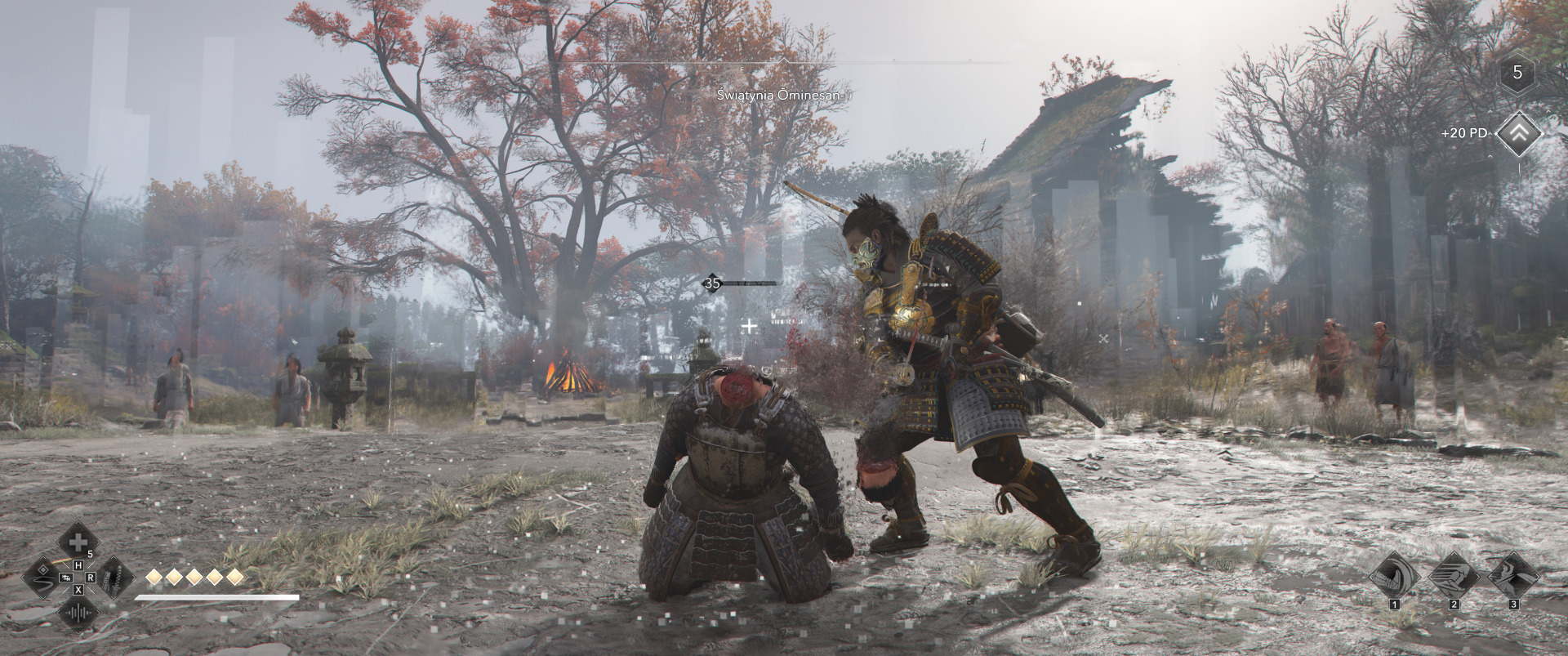Choose the weapon swap katana icon
The width and height of the screenshot is (1568, 656).
(114, 578)
